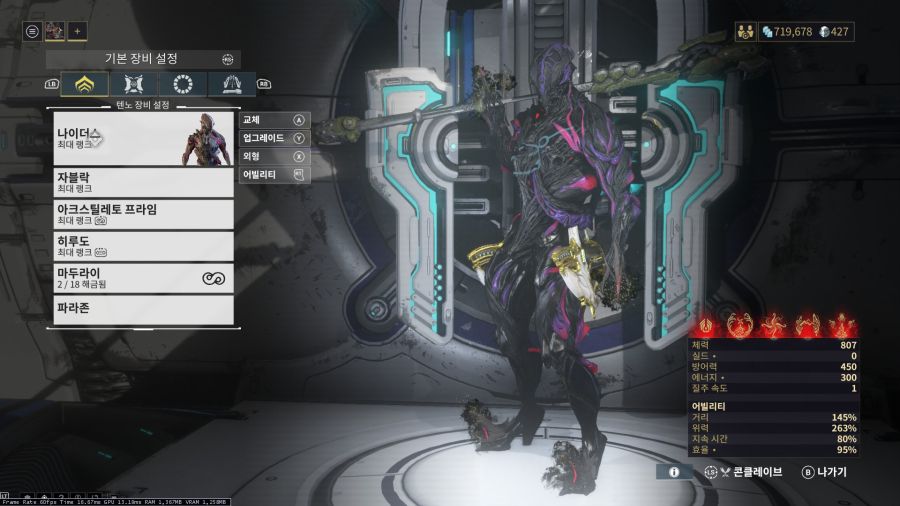
Task: Select the 자블락 weapon slot
Action: pos(144,182)
